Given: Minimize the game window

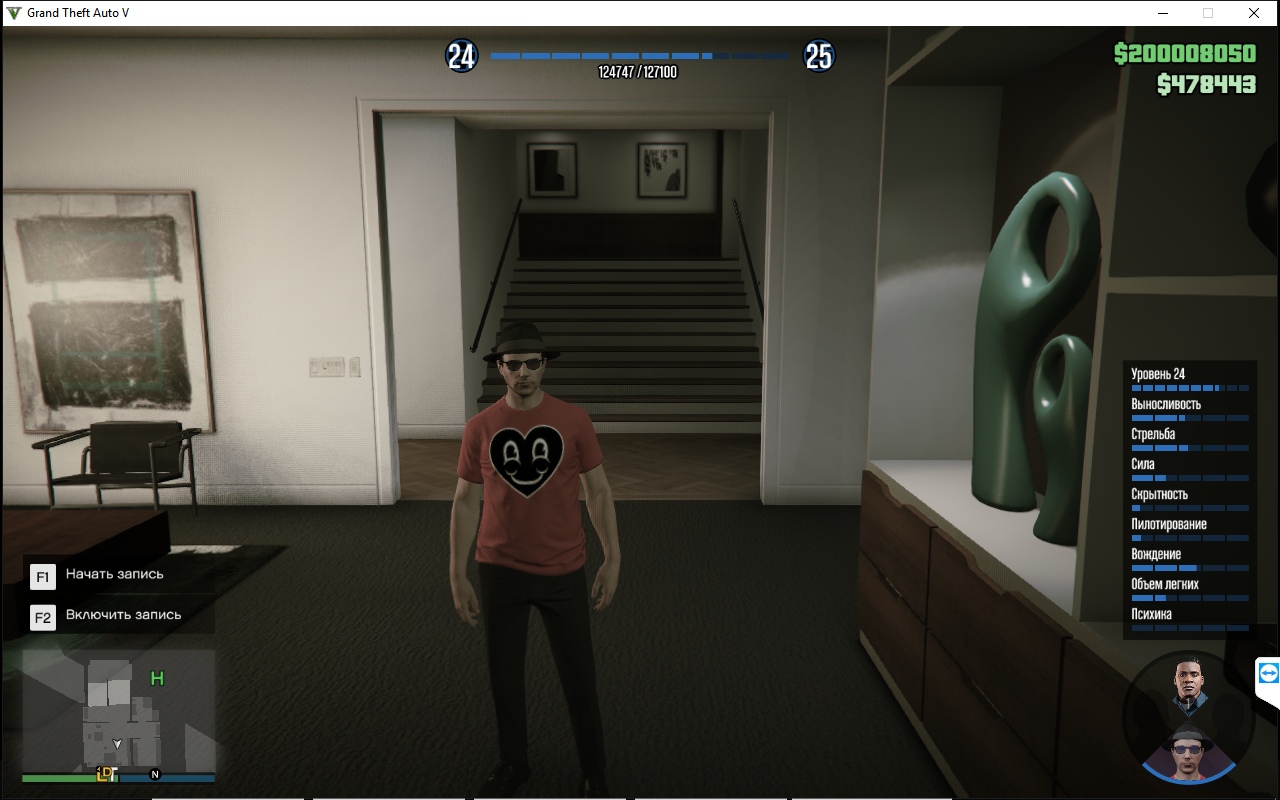Looking at the screenshot, I should (1163, 13).
